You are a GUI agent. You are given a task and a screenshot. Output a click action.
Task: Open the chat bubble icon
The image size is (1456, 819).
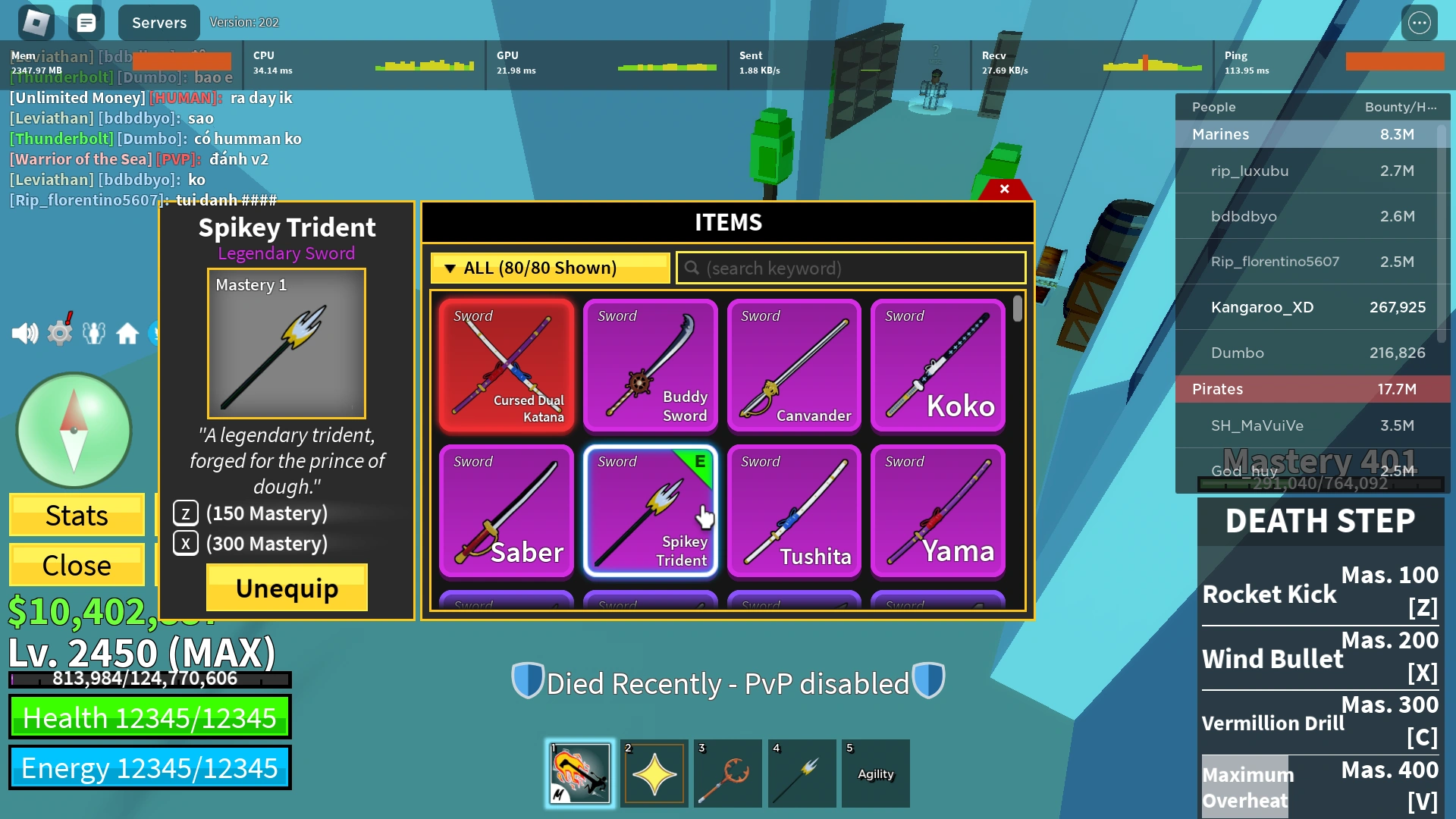pyautogui.click(x=86, y=22)
